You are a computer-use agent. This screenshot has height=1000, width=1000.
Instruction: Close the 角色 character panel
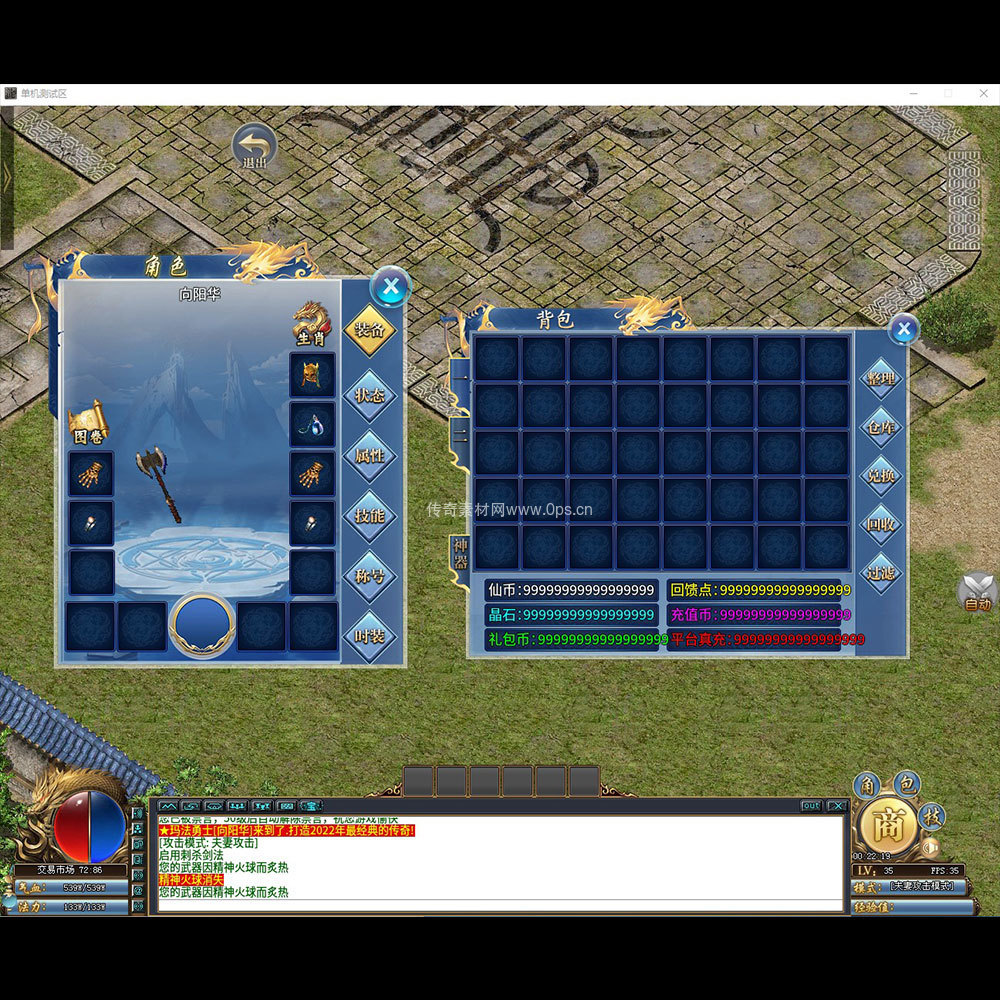390,288
